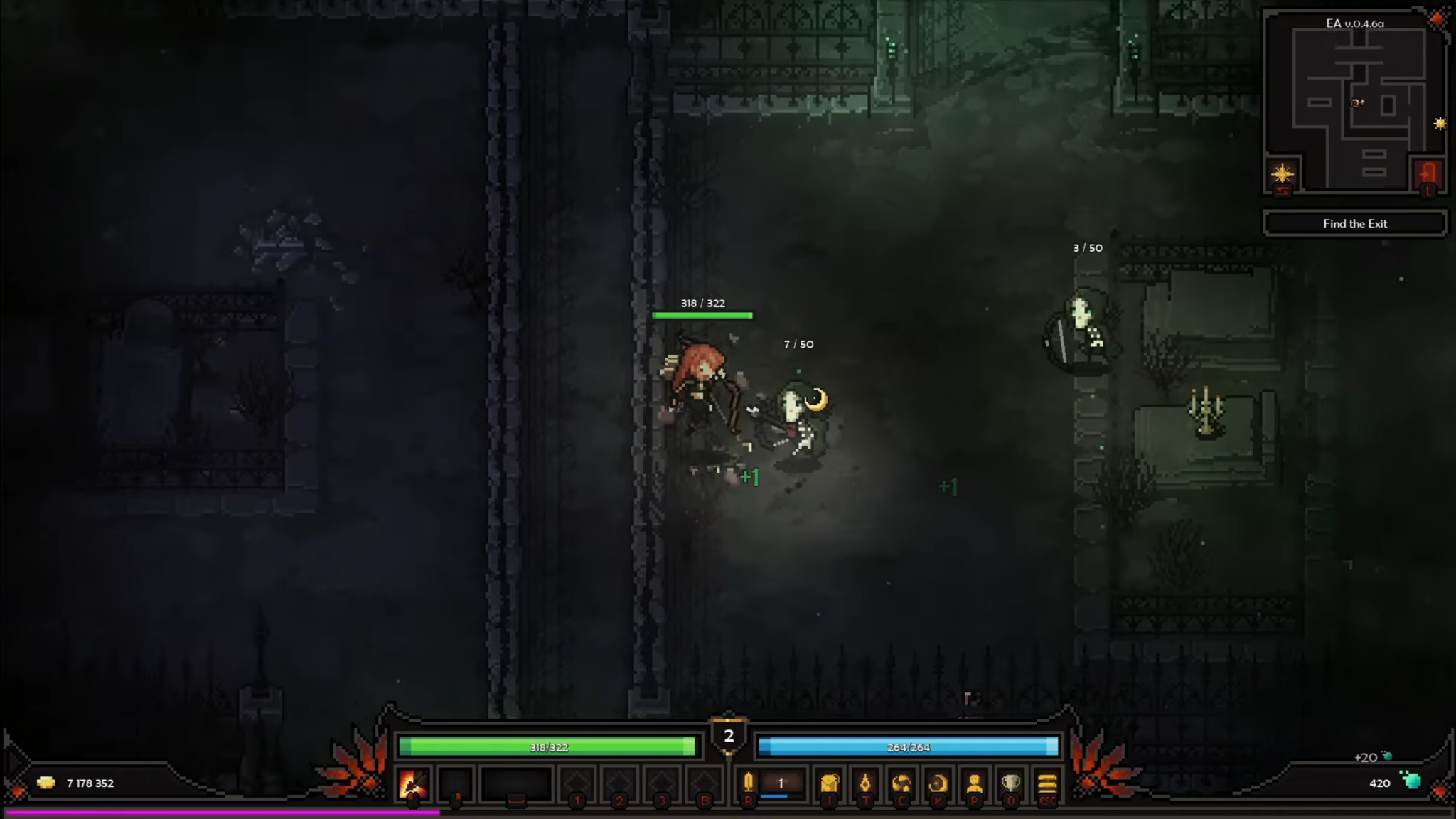
Task: Click the level 2 shield badge
Action: [x=727, y=737]
